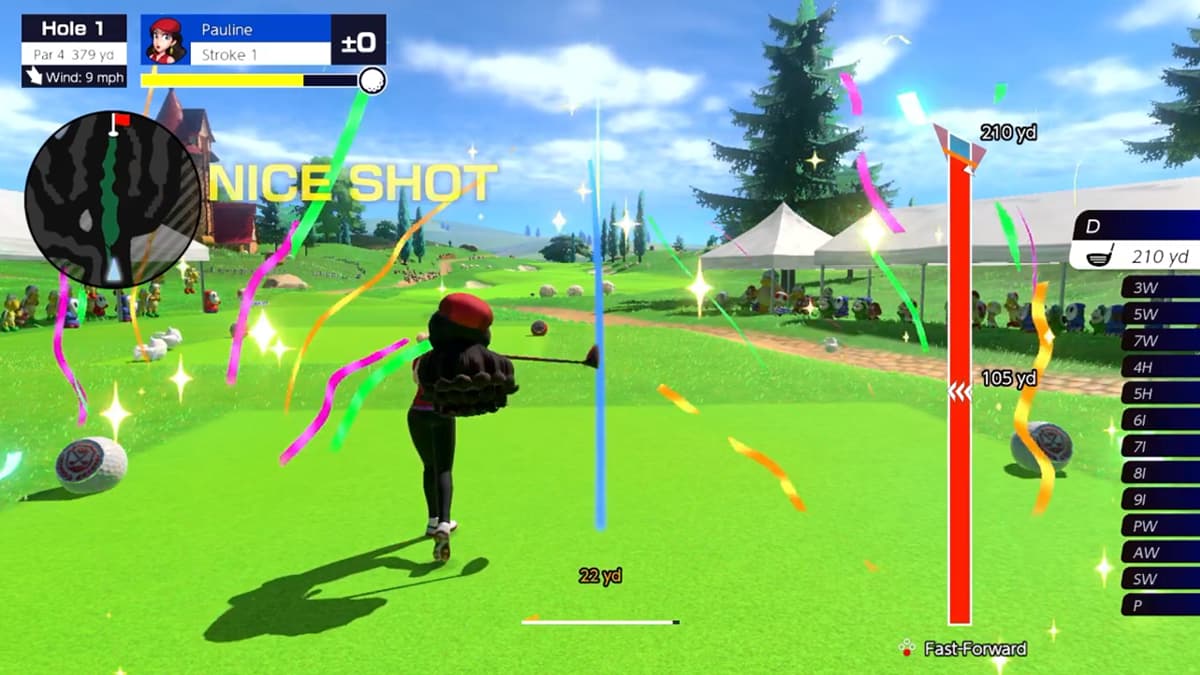Choose the PW pitching wedge

point(1160,526)
